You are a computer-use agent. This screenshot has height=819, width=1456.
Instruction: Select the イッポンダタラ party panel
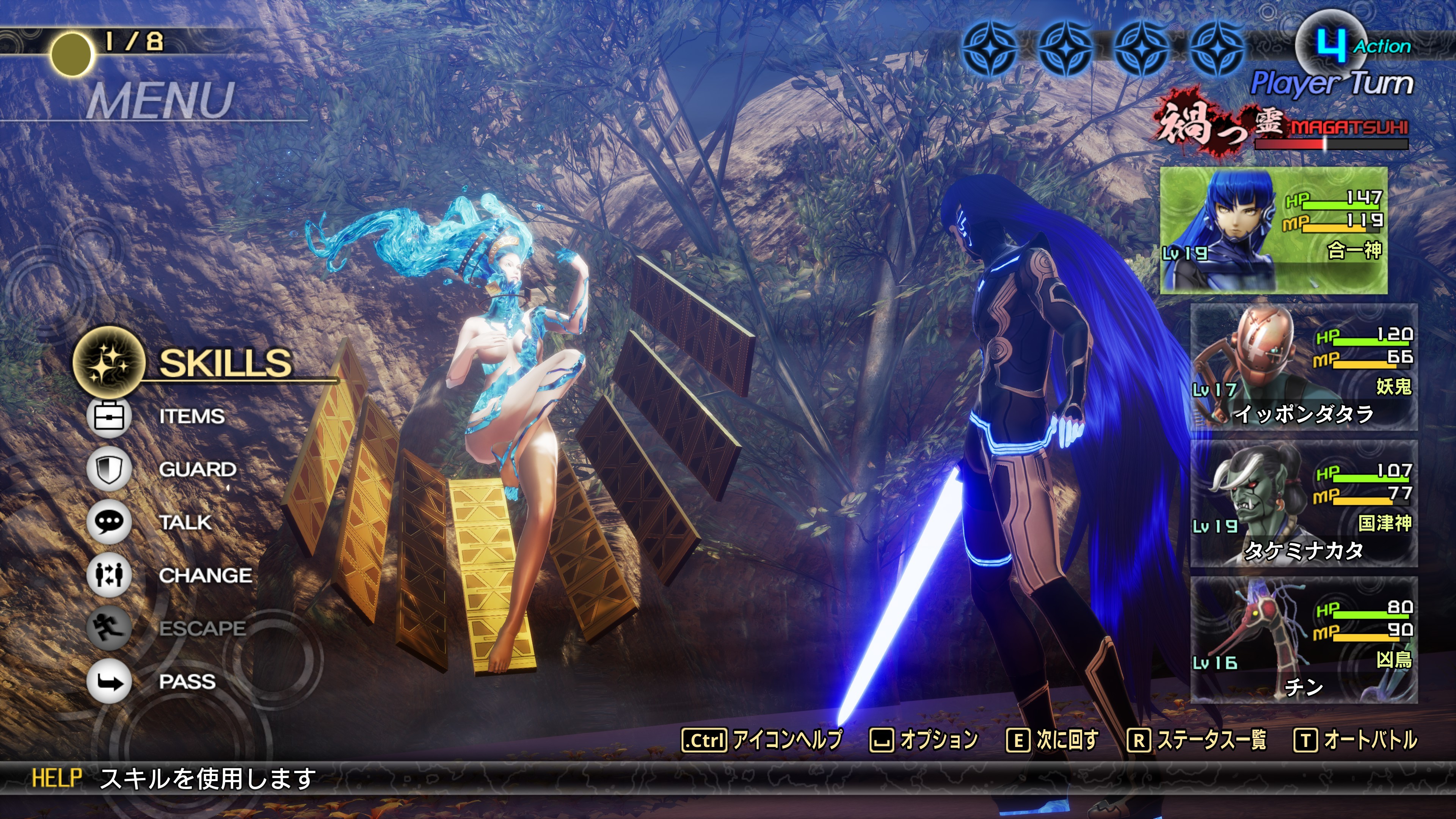(1304, 367)
